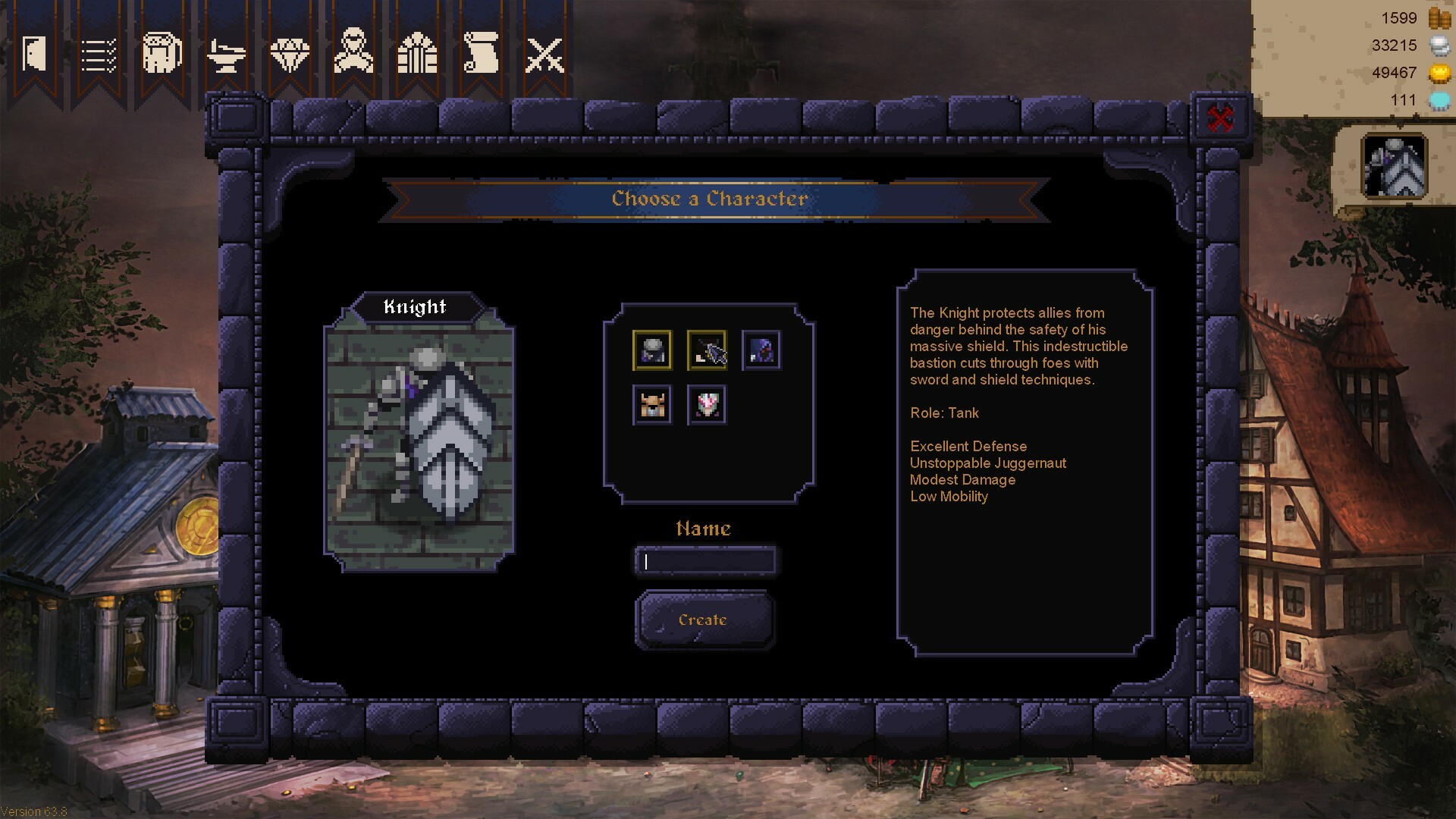This screenshot has height=819, width=1456.
Task: Select the Knight helmet portrait
Action: point(653,350)
